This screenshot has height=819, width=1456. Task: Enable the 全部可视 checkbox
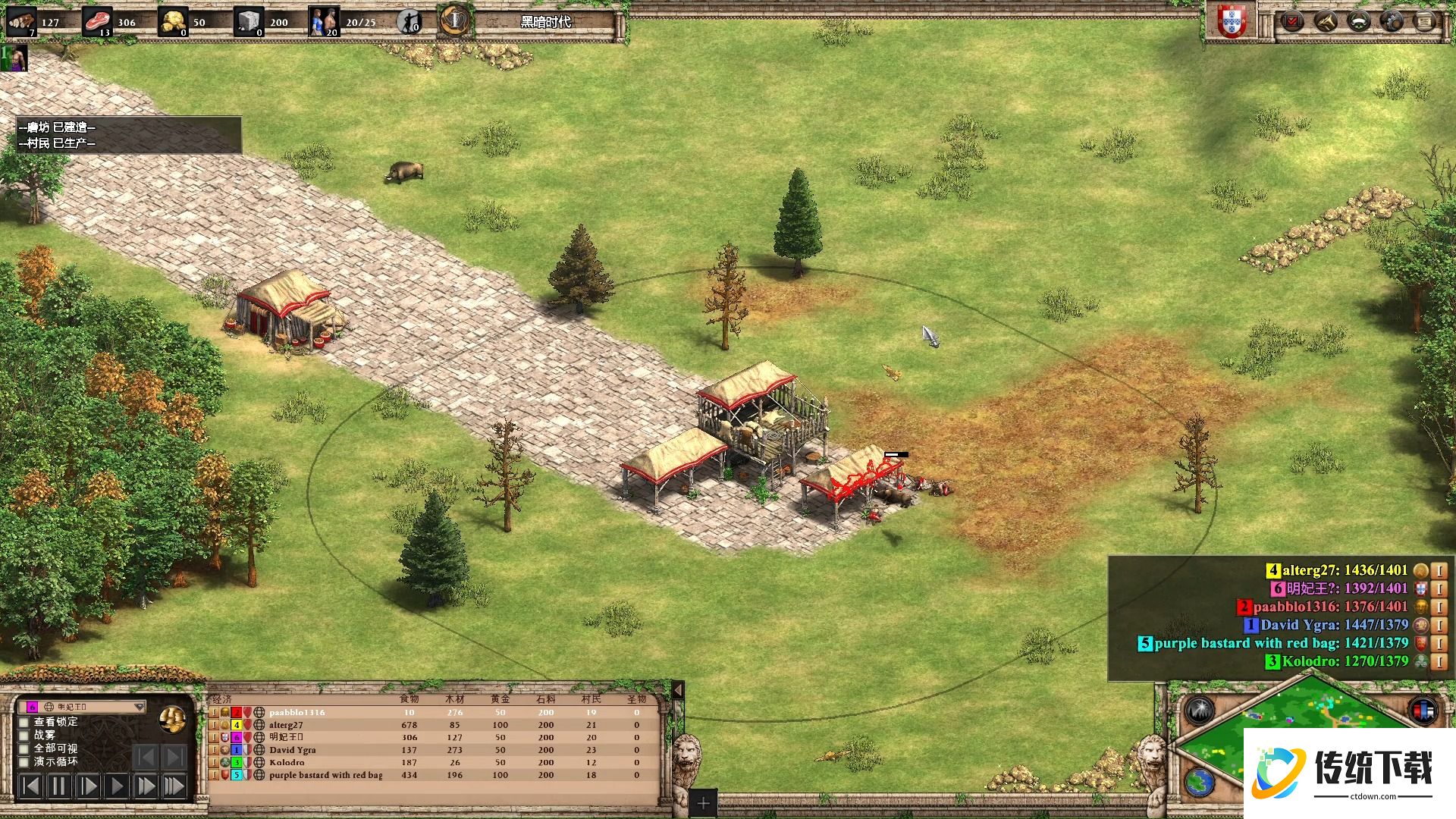[24, 748]
